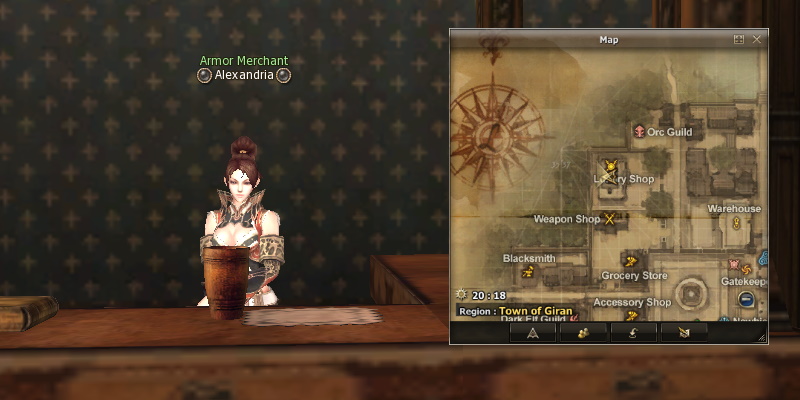Select the Weapon Shop crossed-swords marker
Screen dimensions: 800x400
pos(608,219)
